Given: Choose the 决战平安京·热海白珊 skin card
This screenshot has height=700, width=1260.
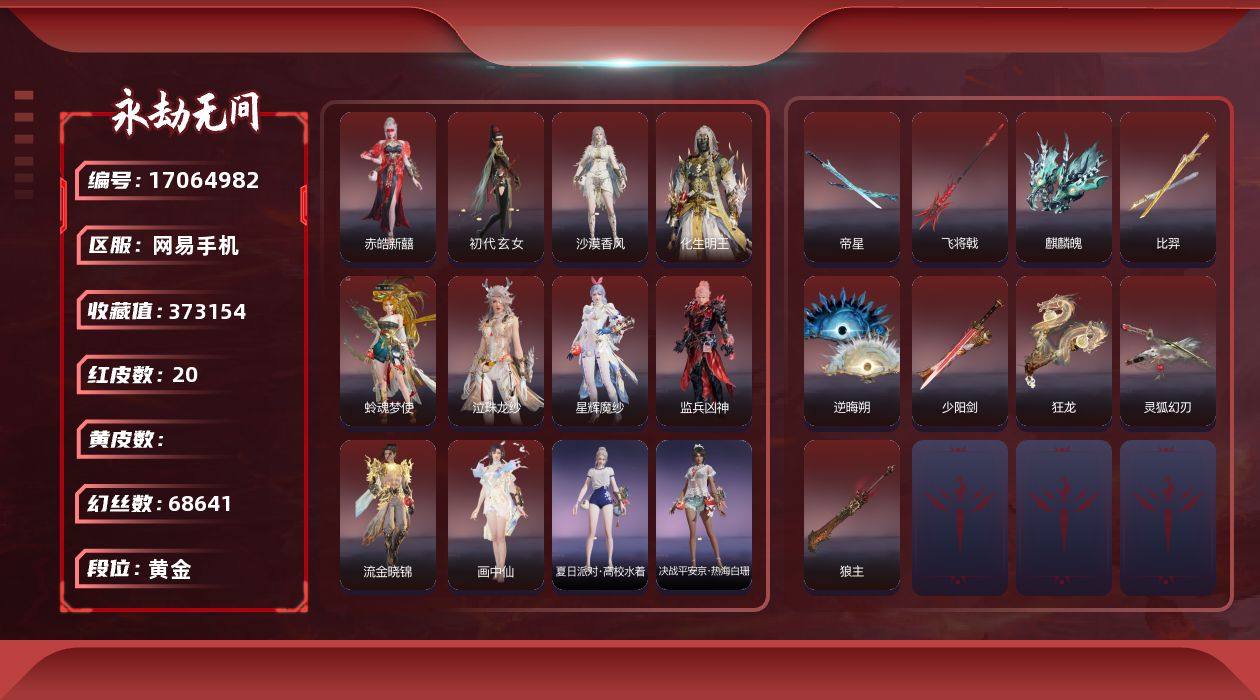Looking at the screenshot, I should (704, 515).
